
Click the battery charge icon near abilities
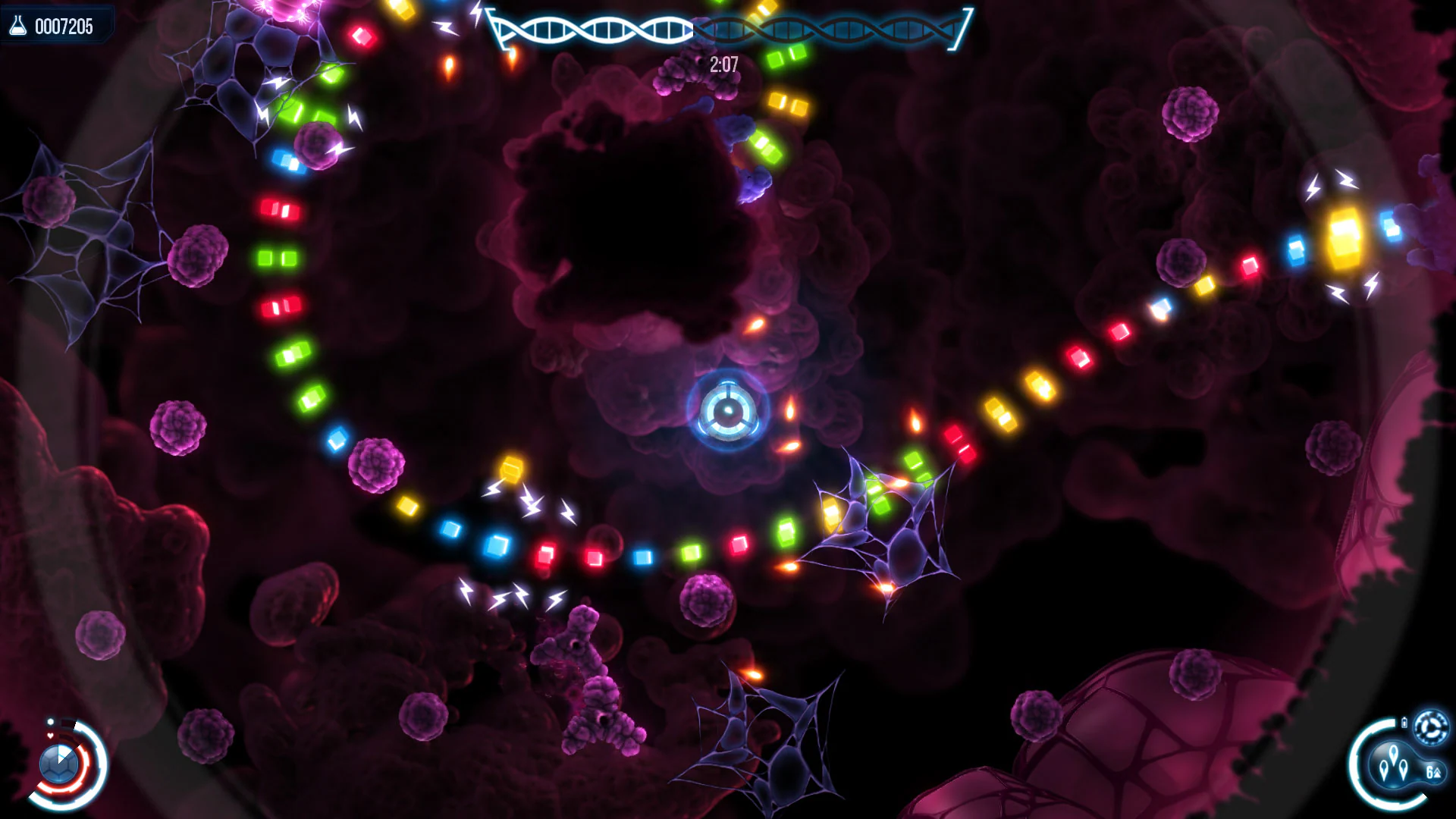coord(1405,721)
